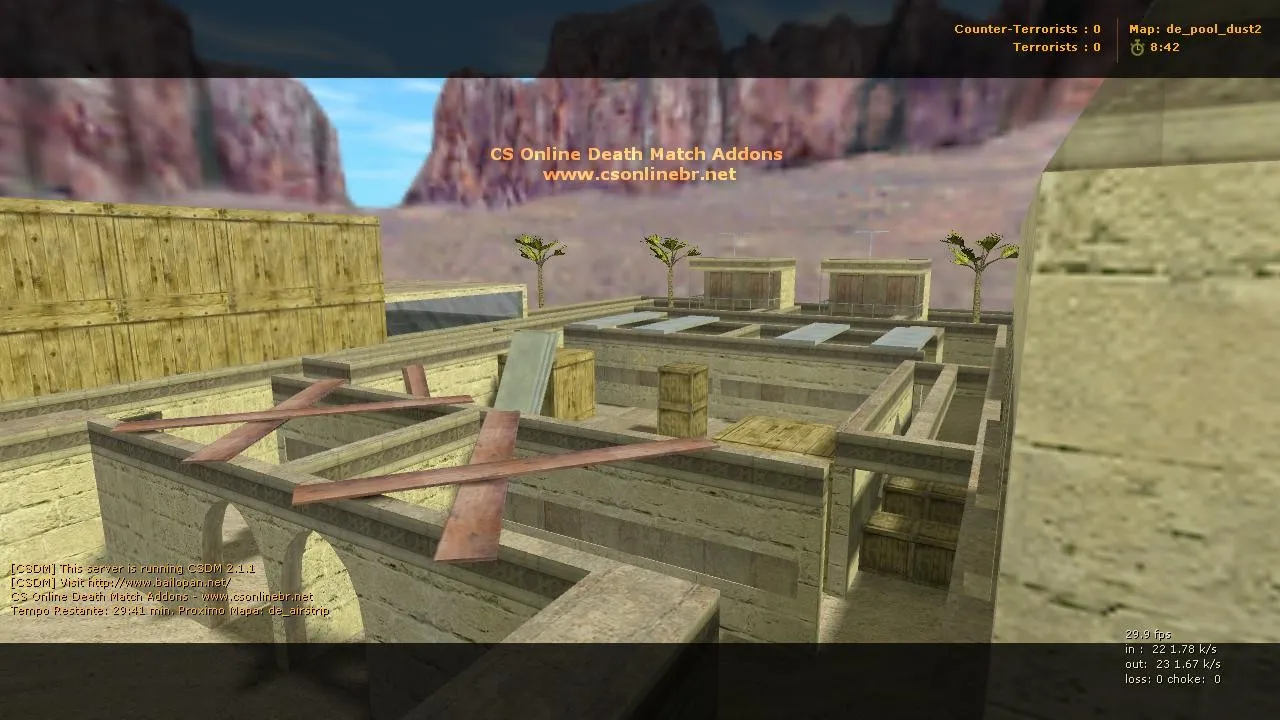Viewport: 1280px width, 720px height.
Task: Open the www.csonlinebr.net advertisement link
Action: pyautogui.click(x=638, y=174)
